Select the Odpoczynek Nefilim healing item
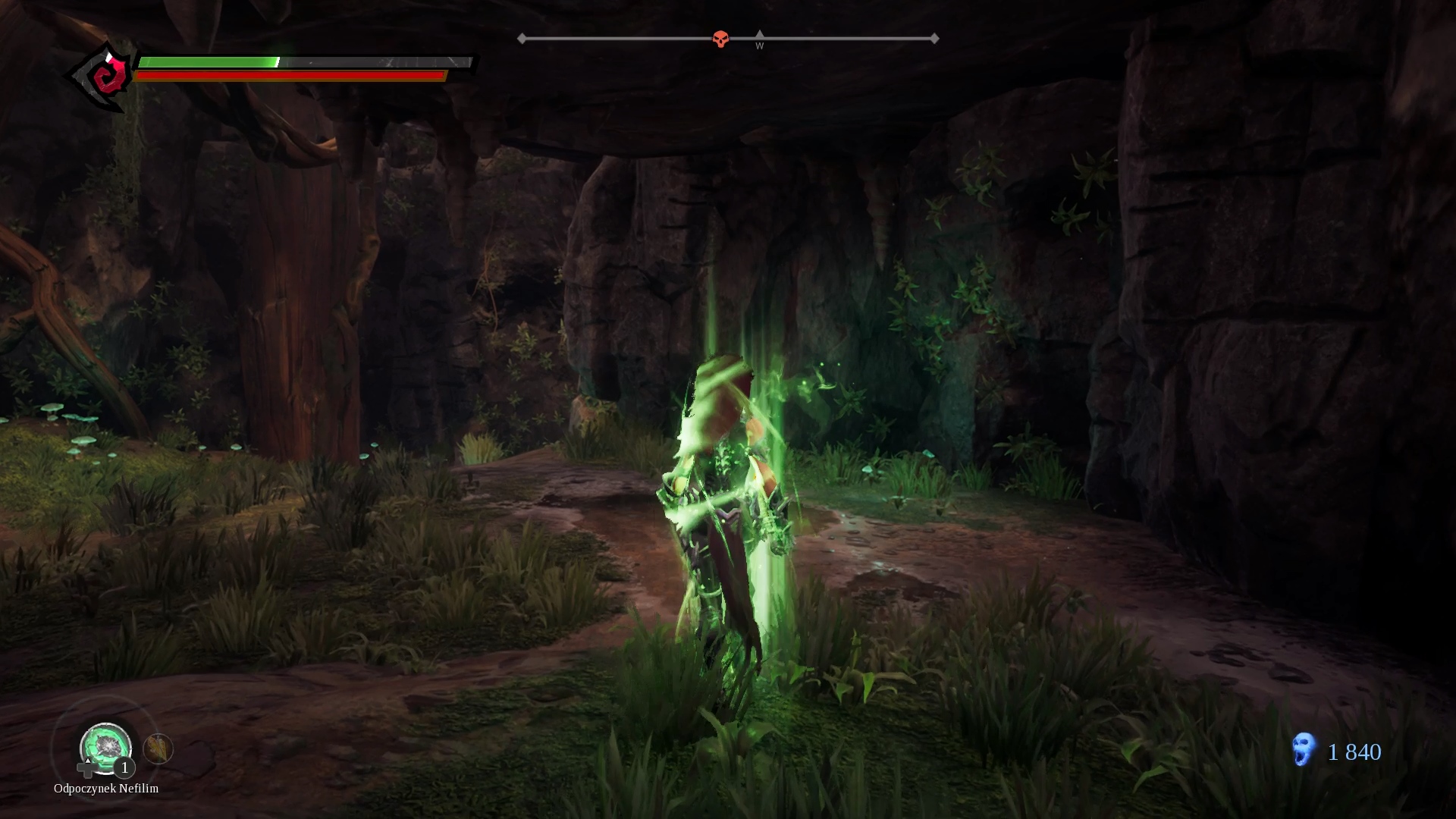Image resolution: width=1456 pixels, height=819 pixels. [105, 748]
